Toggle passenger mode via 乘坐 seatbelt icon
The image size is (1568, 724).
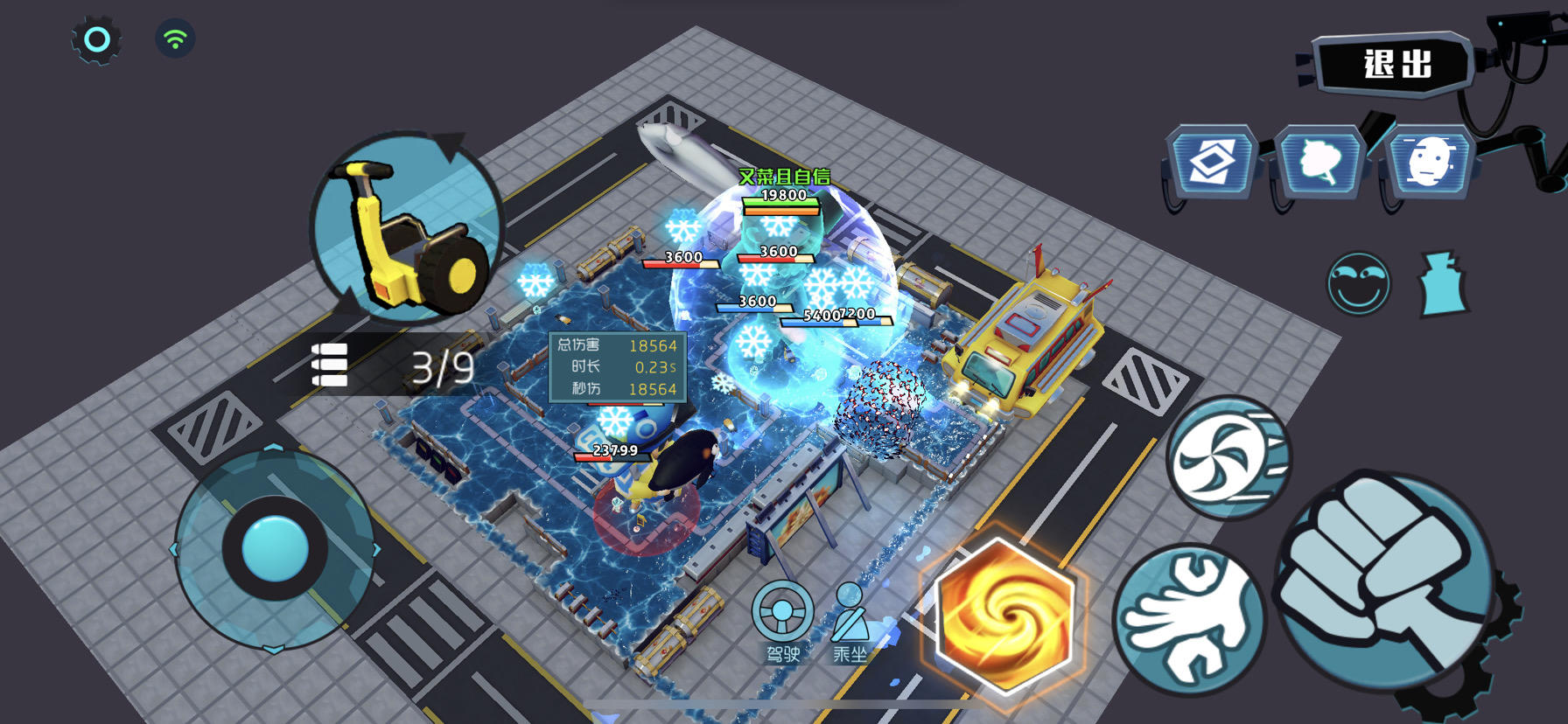pos(850,612)
